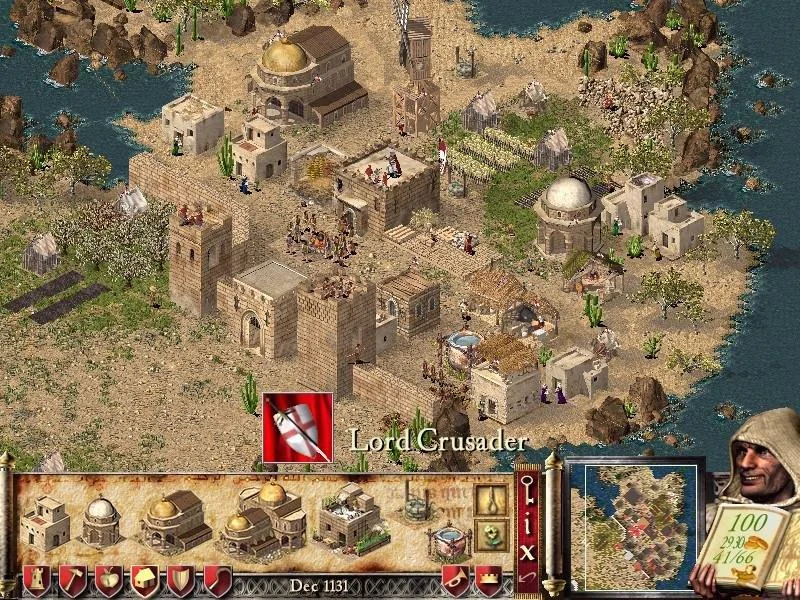The width and height of the screenshot is (800, 600).
Task: Open the apple farm buildings category
Action: pos(109,581)
